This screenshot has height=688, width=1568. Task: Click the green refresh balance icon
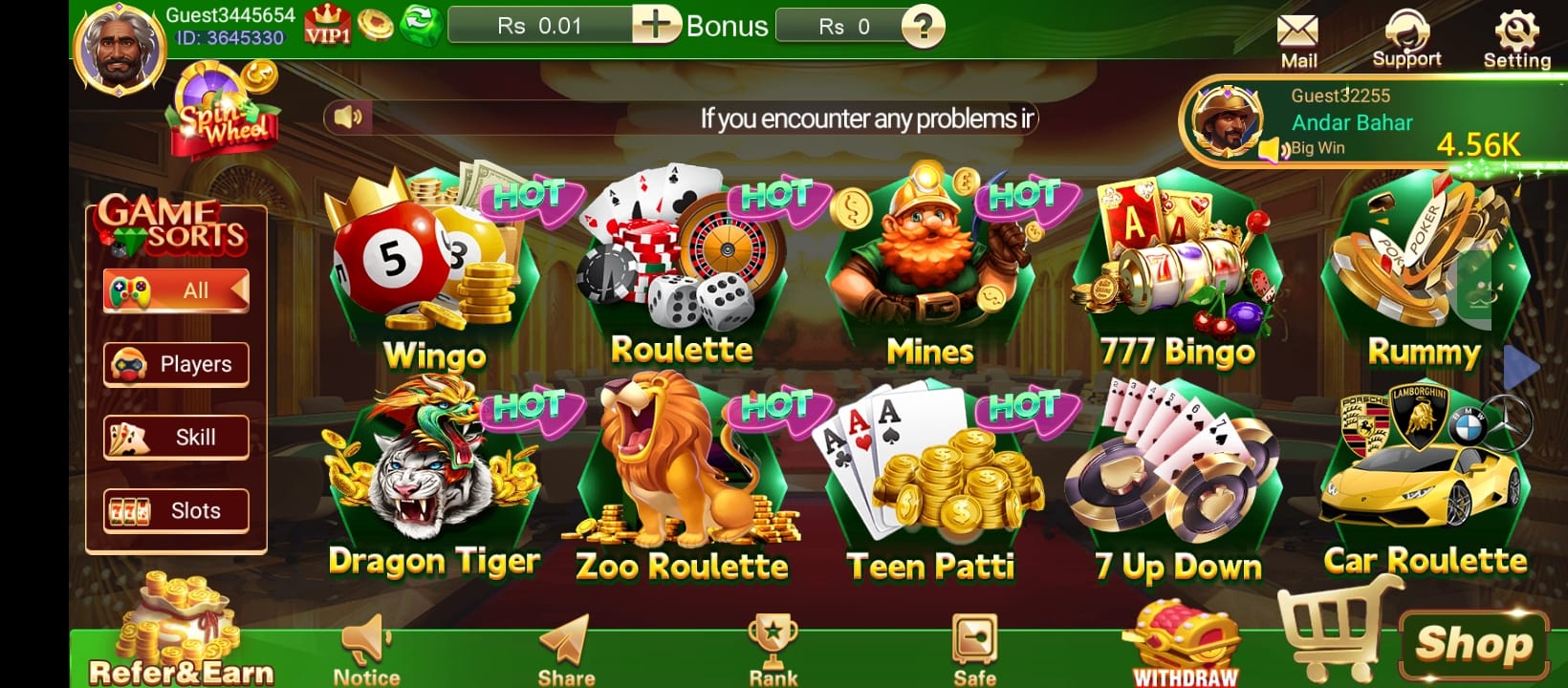click(421, 25)
